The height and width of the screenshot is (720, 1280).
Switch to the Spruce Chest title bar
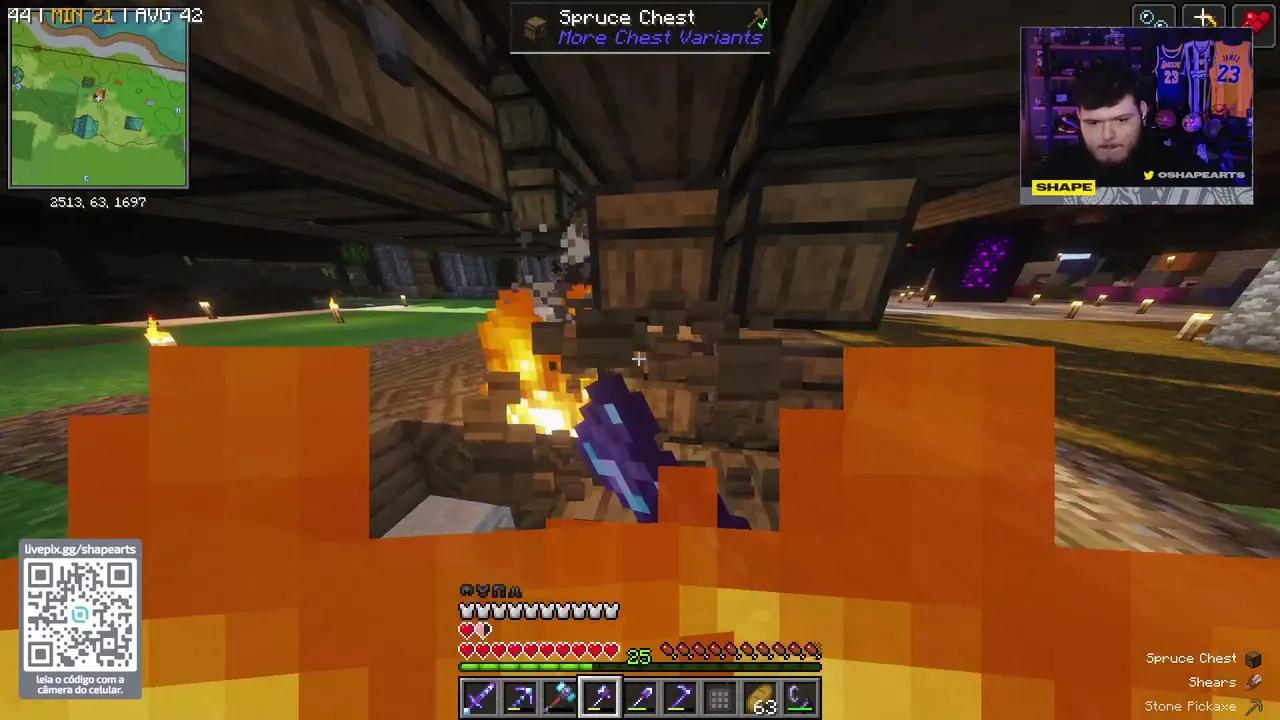point(627,17)
